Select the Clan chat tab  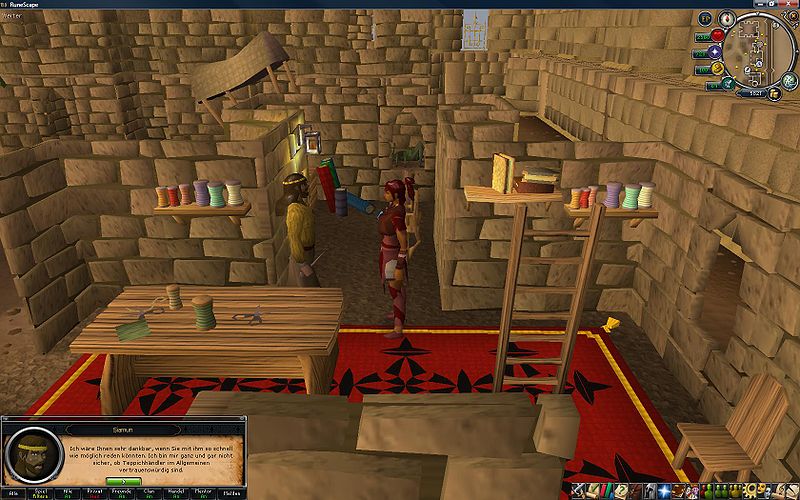tap(148, 493)
